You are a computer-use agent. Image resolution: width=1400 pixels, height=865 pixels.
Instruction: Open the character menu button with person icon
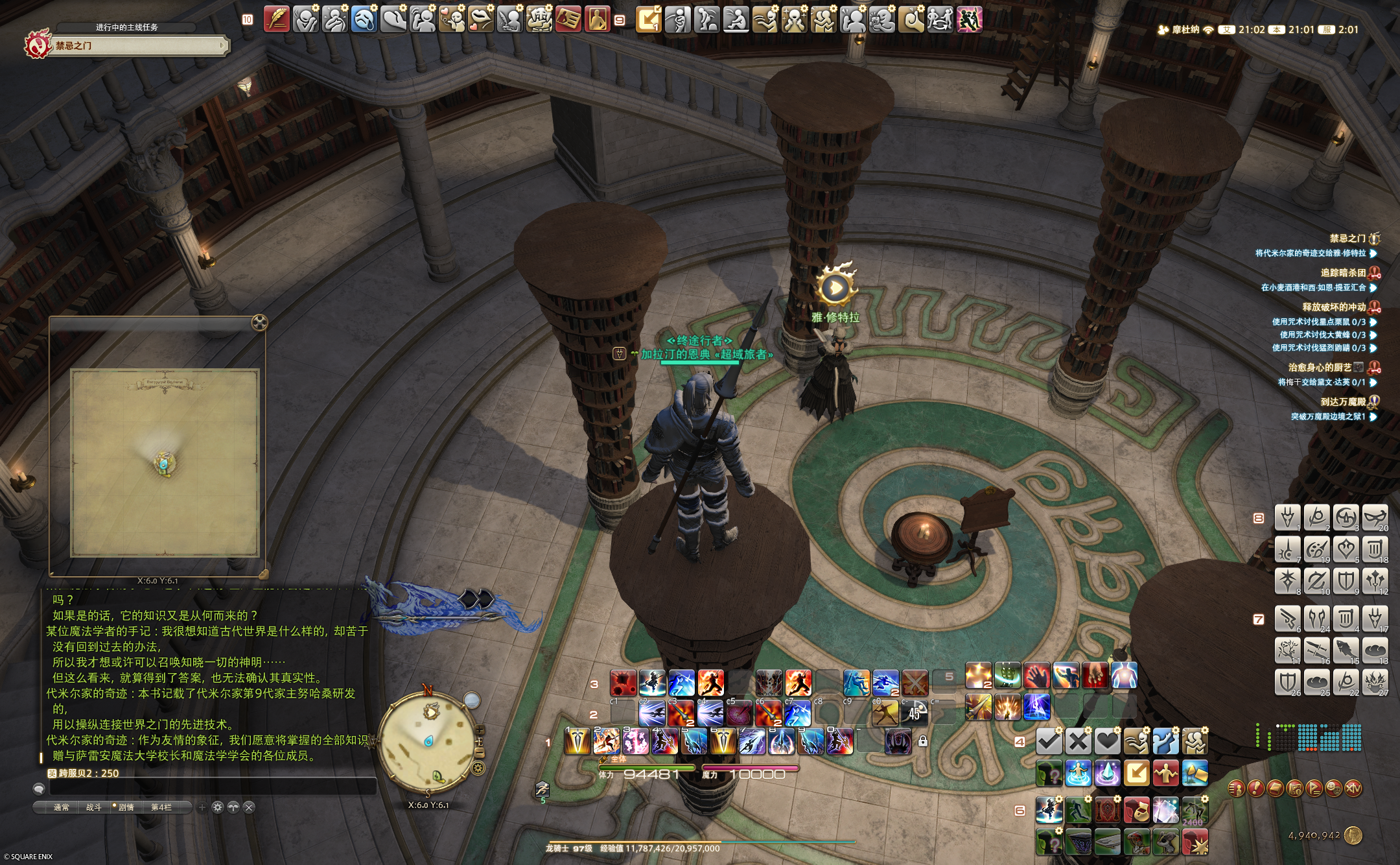pyautogui.click(x=1236, y=788)
